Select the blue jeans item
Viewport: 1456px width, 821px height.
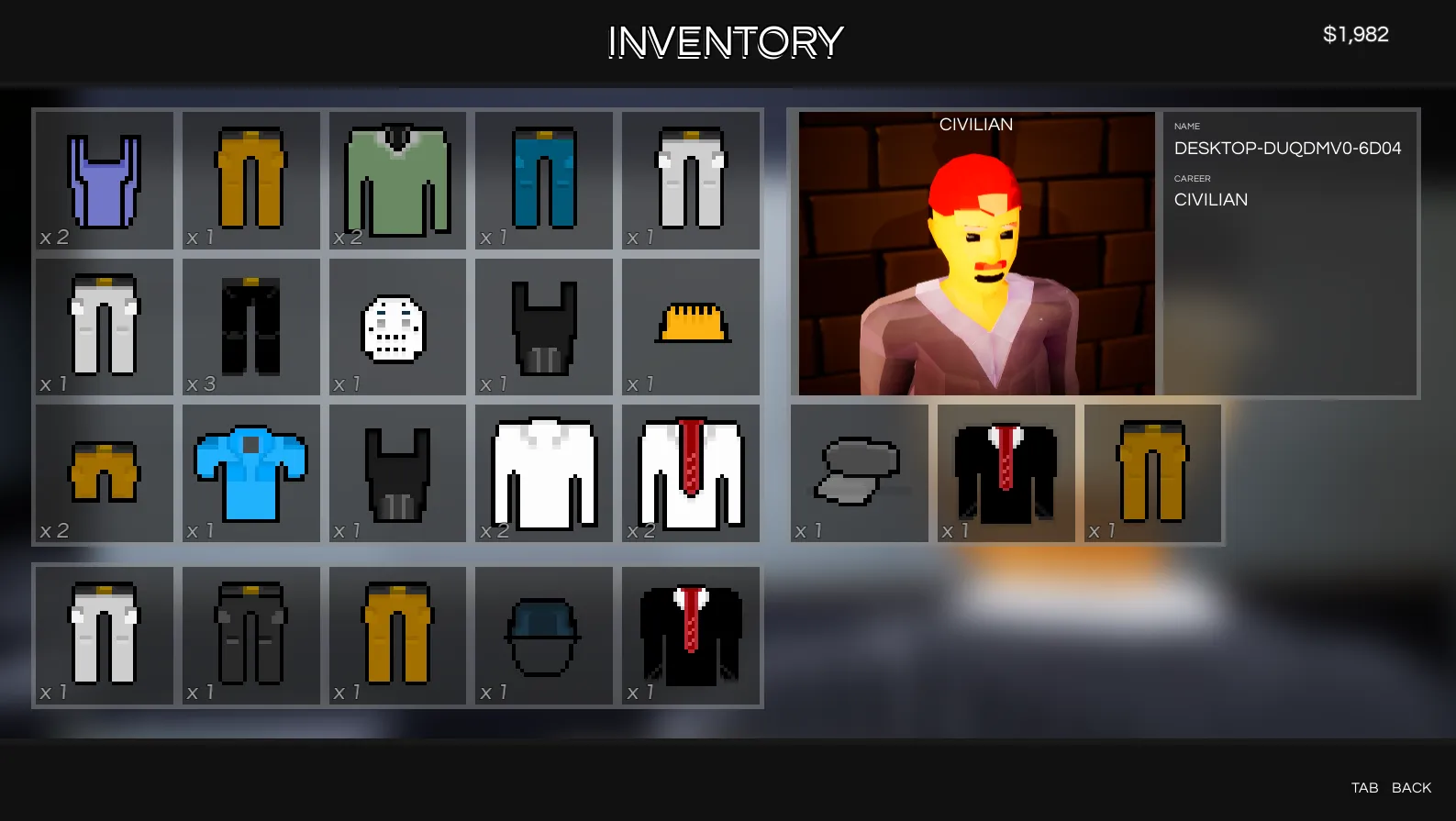tap(544, 181)
